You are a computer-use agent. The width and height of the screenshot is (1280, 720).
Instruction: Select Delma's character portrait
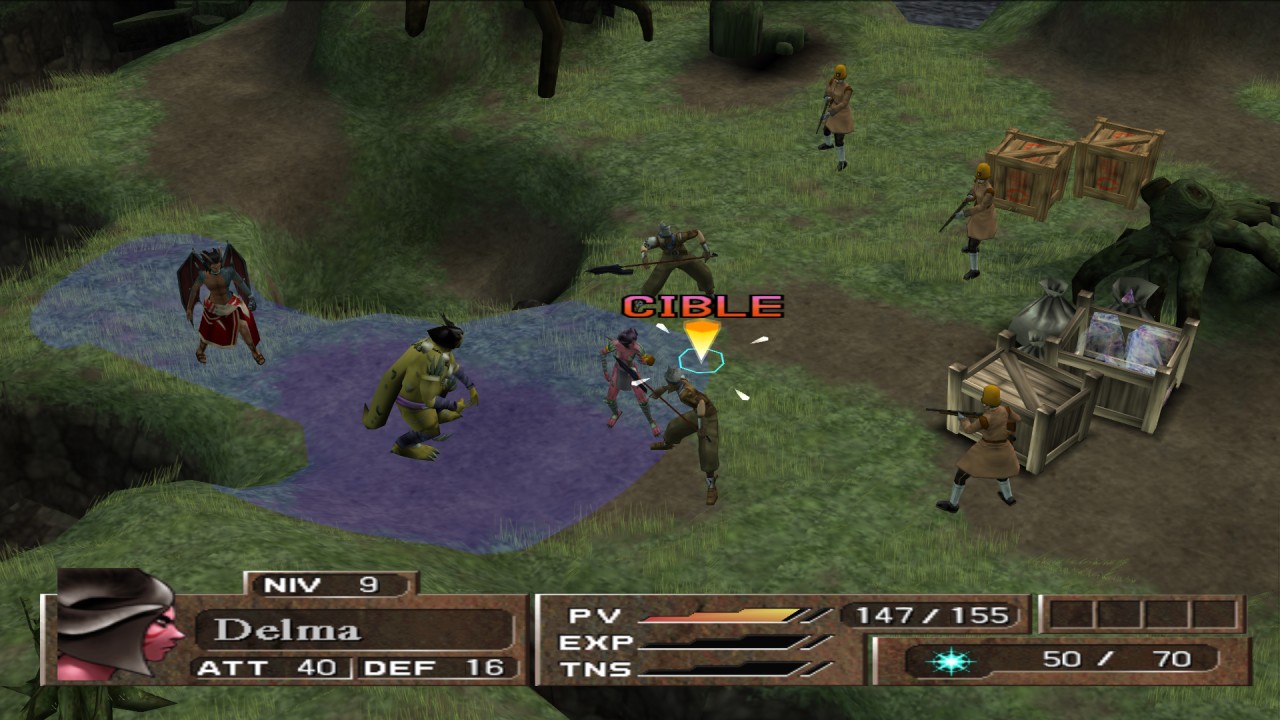pos(118,627)
